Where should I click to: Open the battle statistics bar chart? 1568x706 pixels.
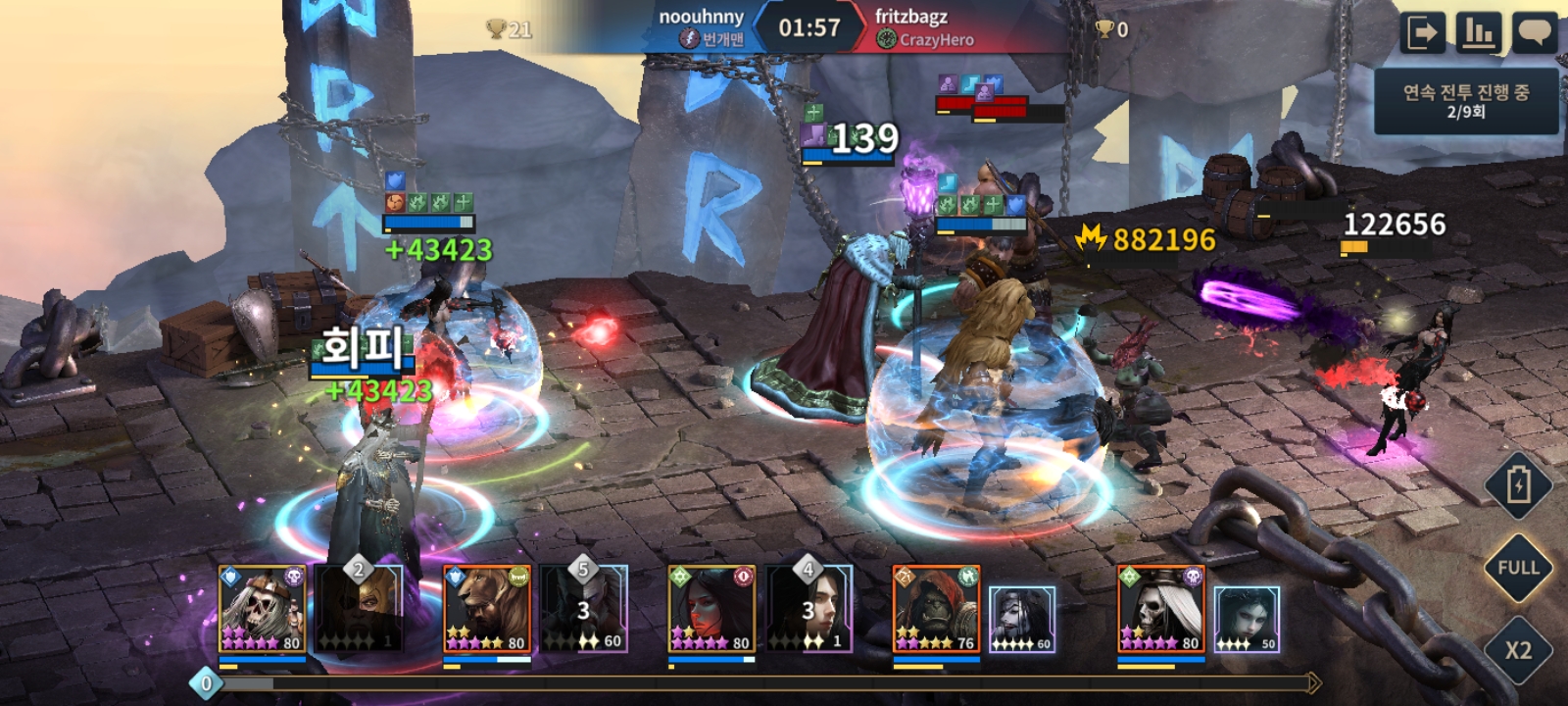point(1479,33)
